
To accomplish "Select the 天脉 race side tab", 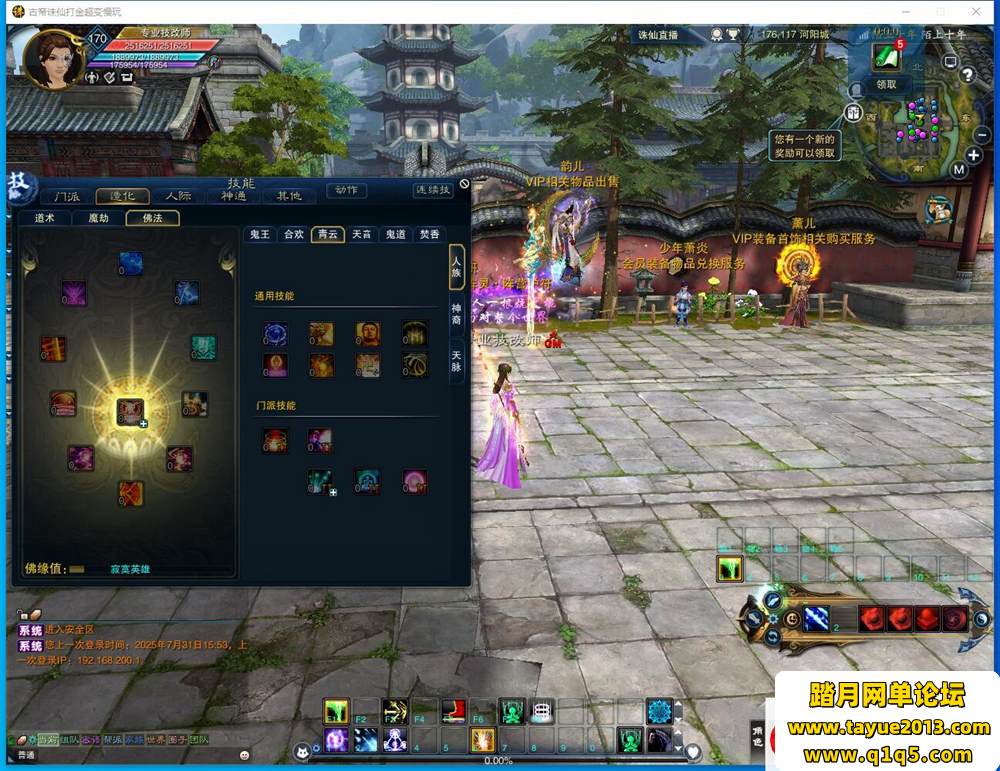I will pyautogui.click(x=457, y=360).
